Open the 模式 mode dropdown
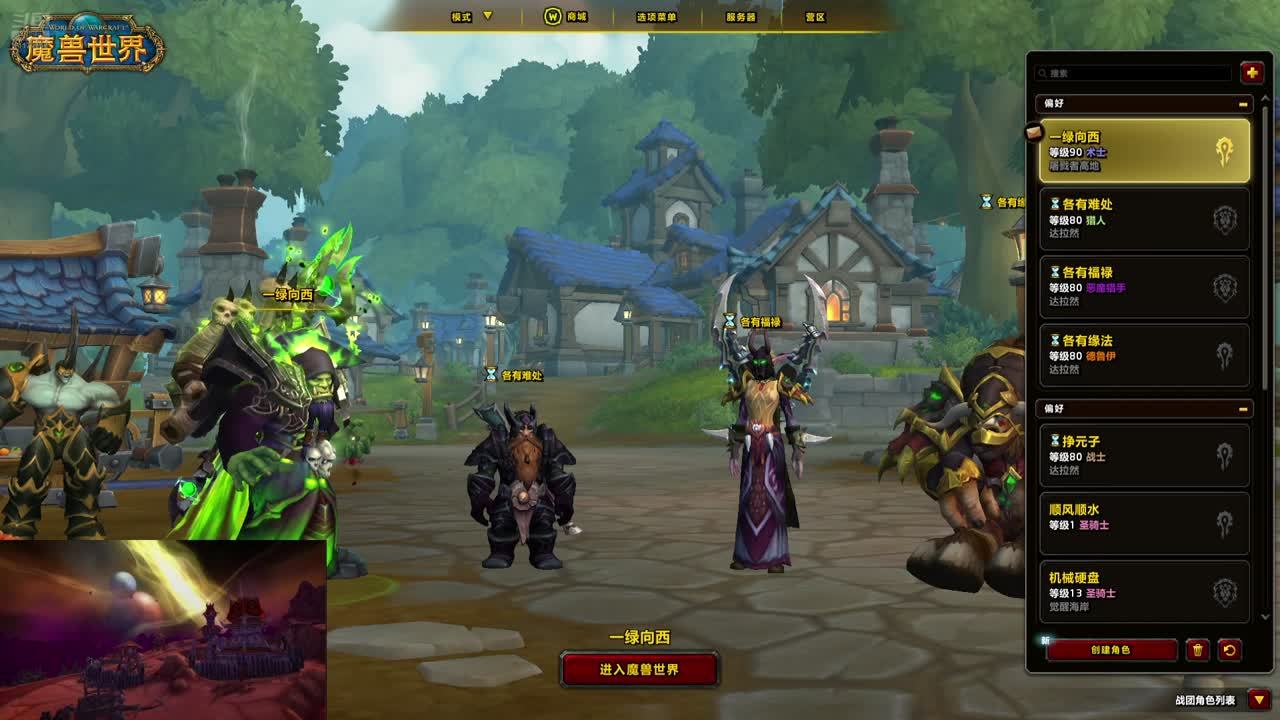The height and width of the screenshot is (720, 1280). 472,16
